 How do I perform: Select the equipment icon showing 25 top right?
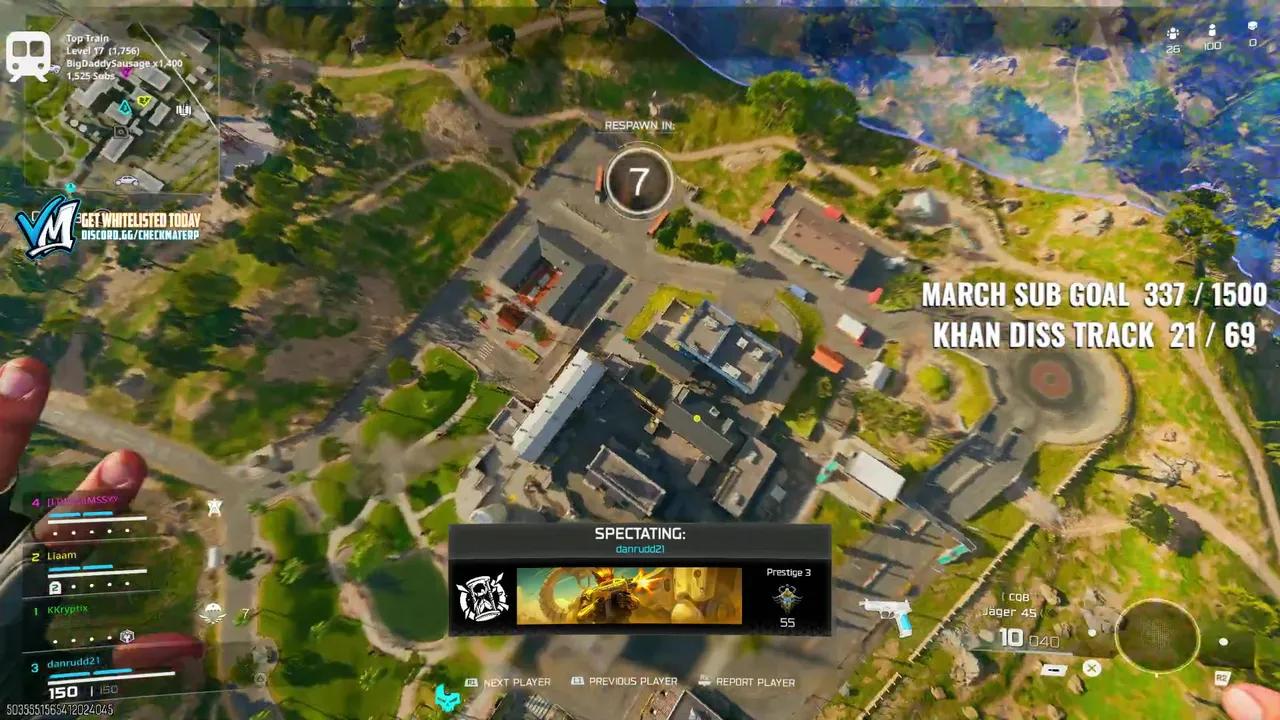tap(1172, 32)
